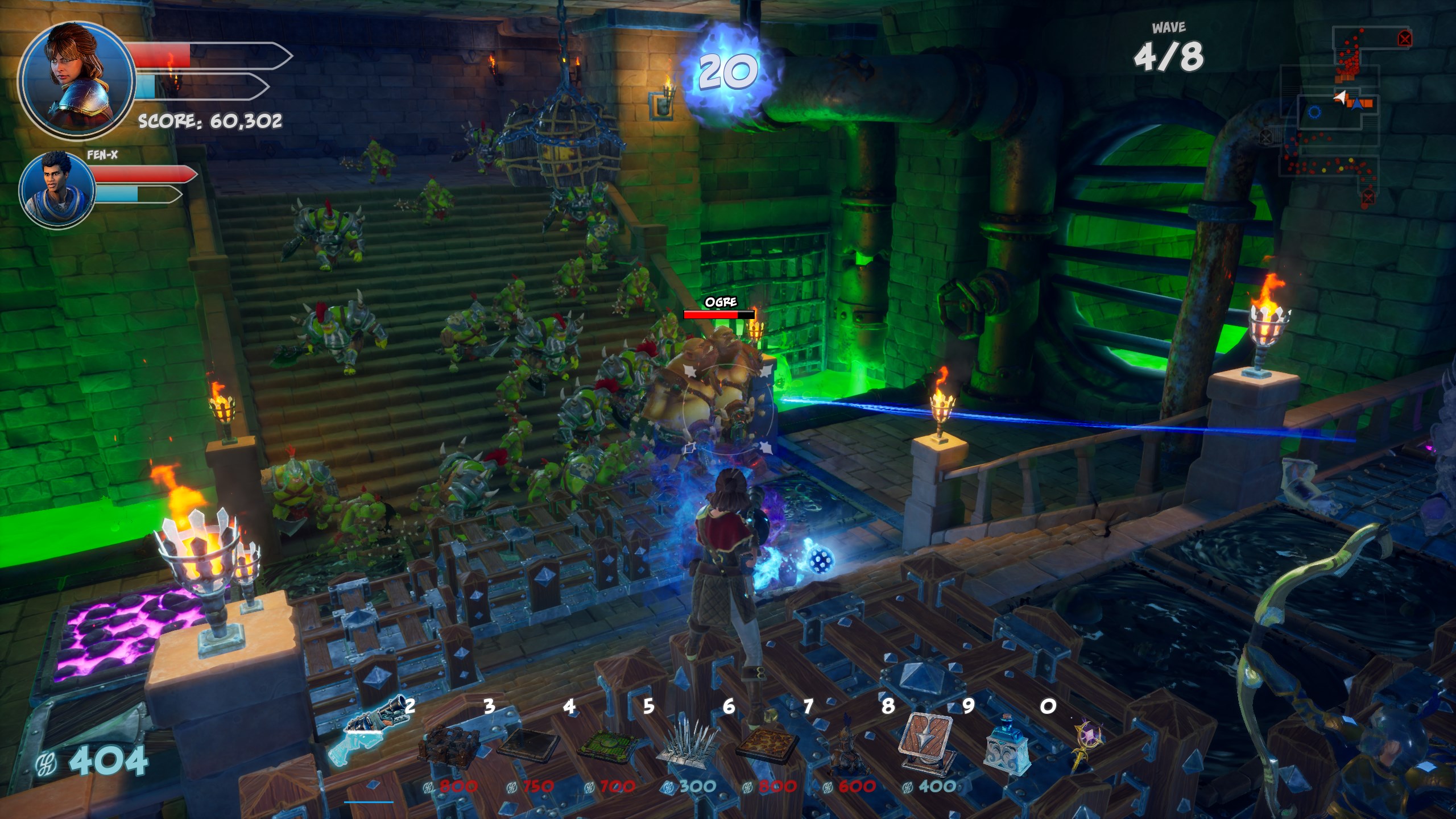
Task: Click the heroine's player portrait
Action: click(x=77, y=80)
